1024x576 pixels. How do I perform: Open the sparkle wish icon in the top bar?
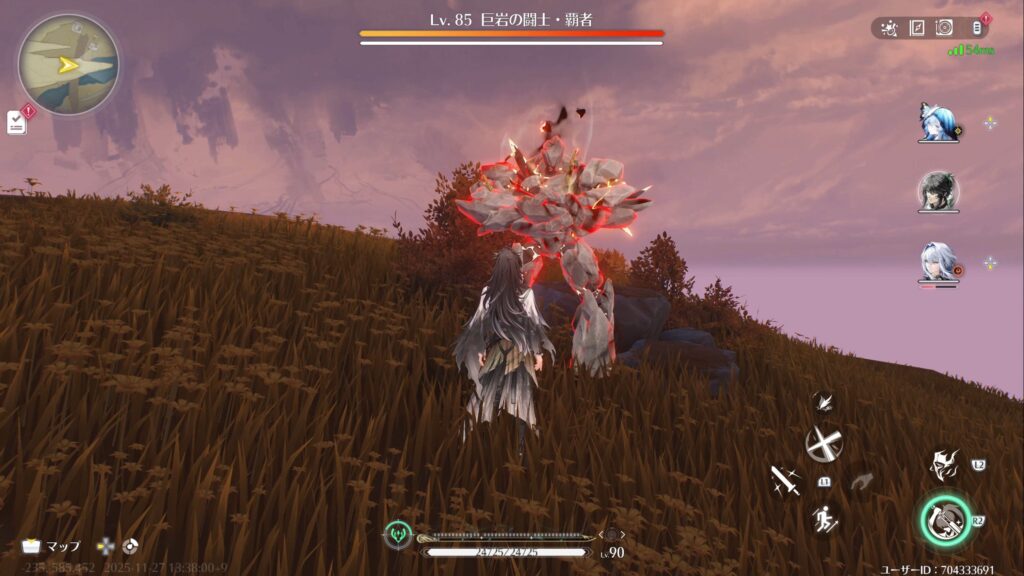(889, 28)
